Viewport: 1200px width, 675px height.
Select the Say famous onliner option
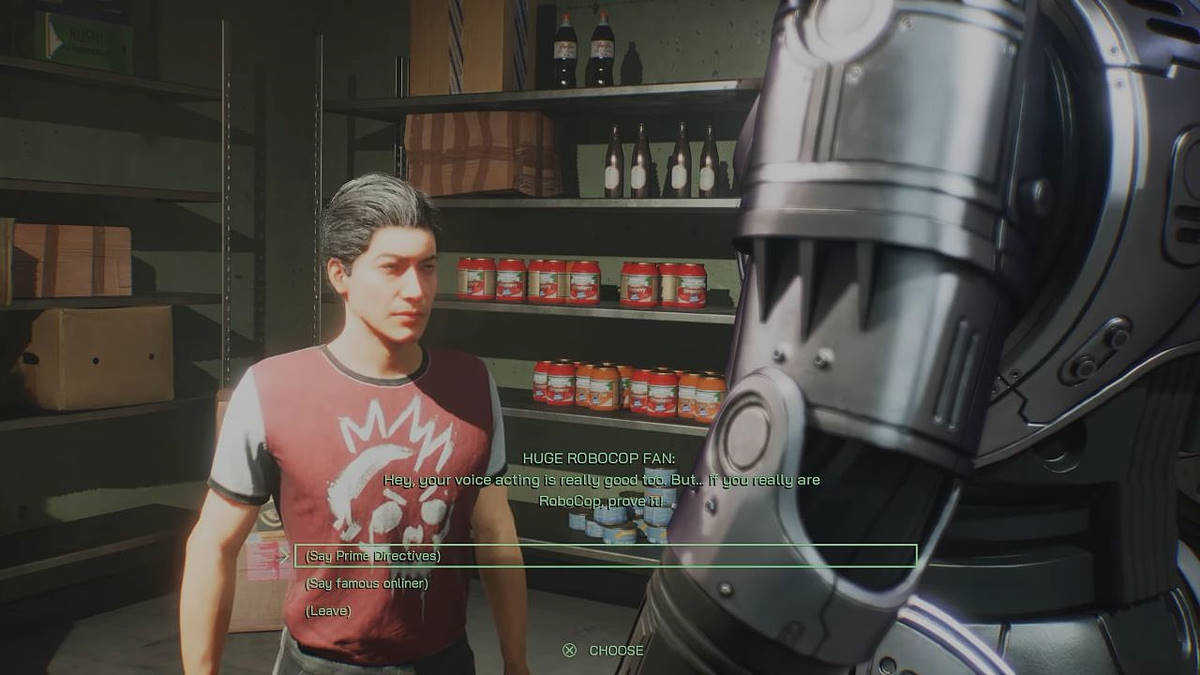[x=366, y=583]
